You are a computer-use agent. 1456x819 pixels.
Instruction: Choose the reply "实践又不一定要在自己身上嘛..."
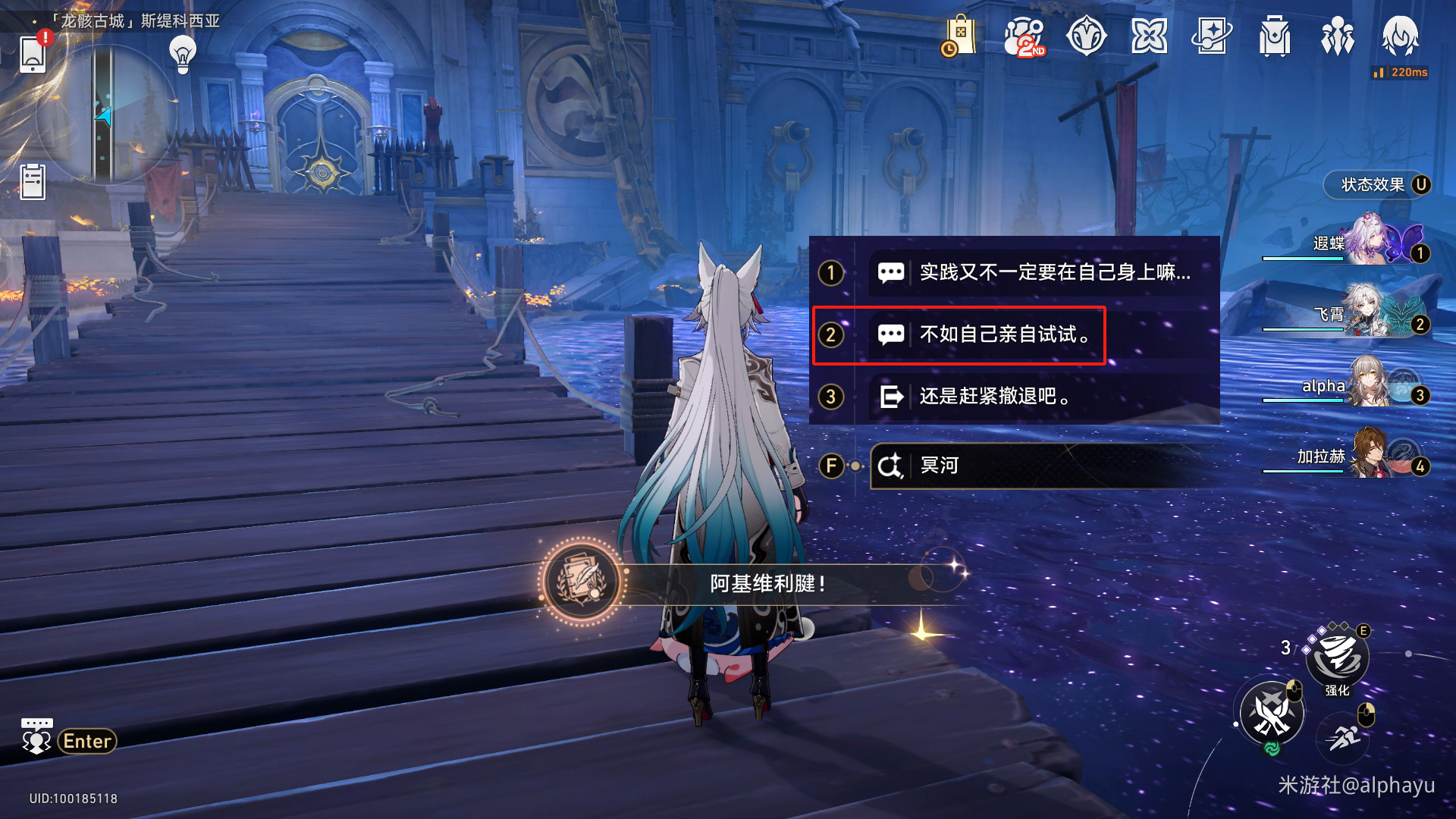click(1054, 272)
